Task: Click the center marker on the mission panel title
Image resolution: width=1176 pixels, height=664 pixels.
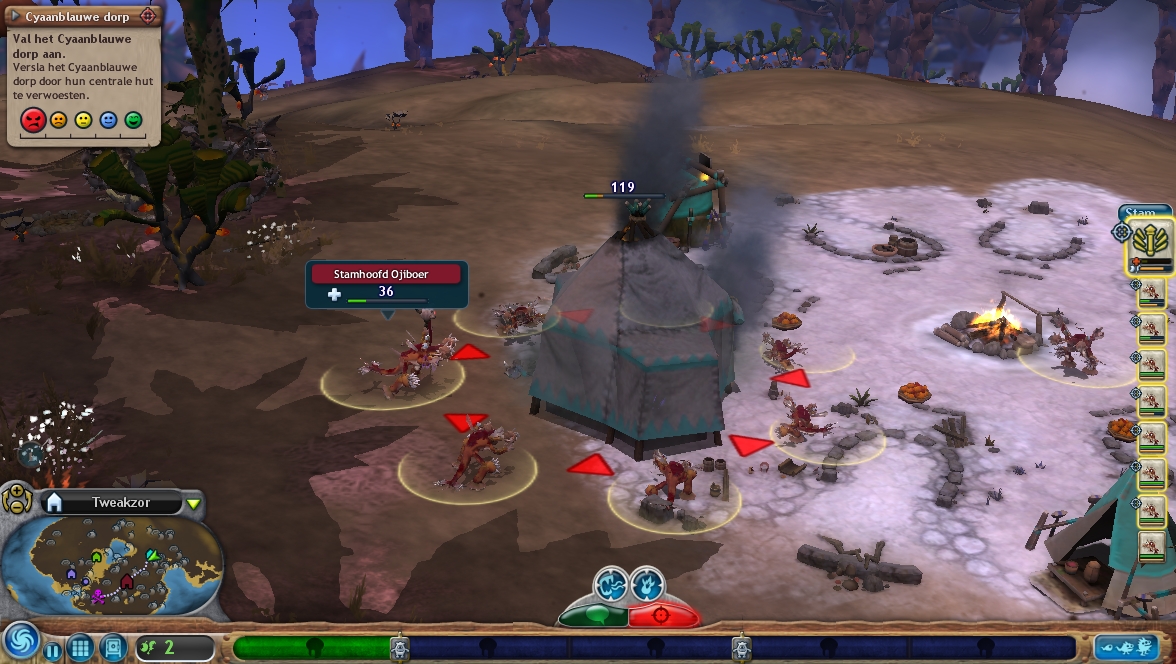Action: (148, 17)
